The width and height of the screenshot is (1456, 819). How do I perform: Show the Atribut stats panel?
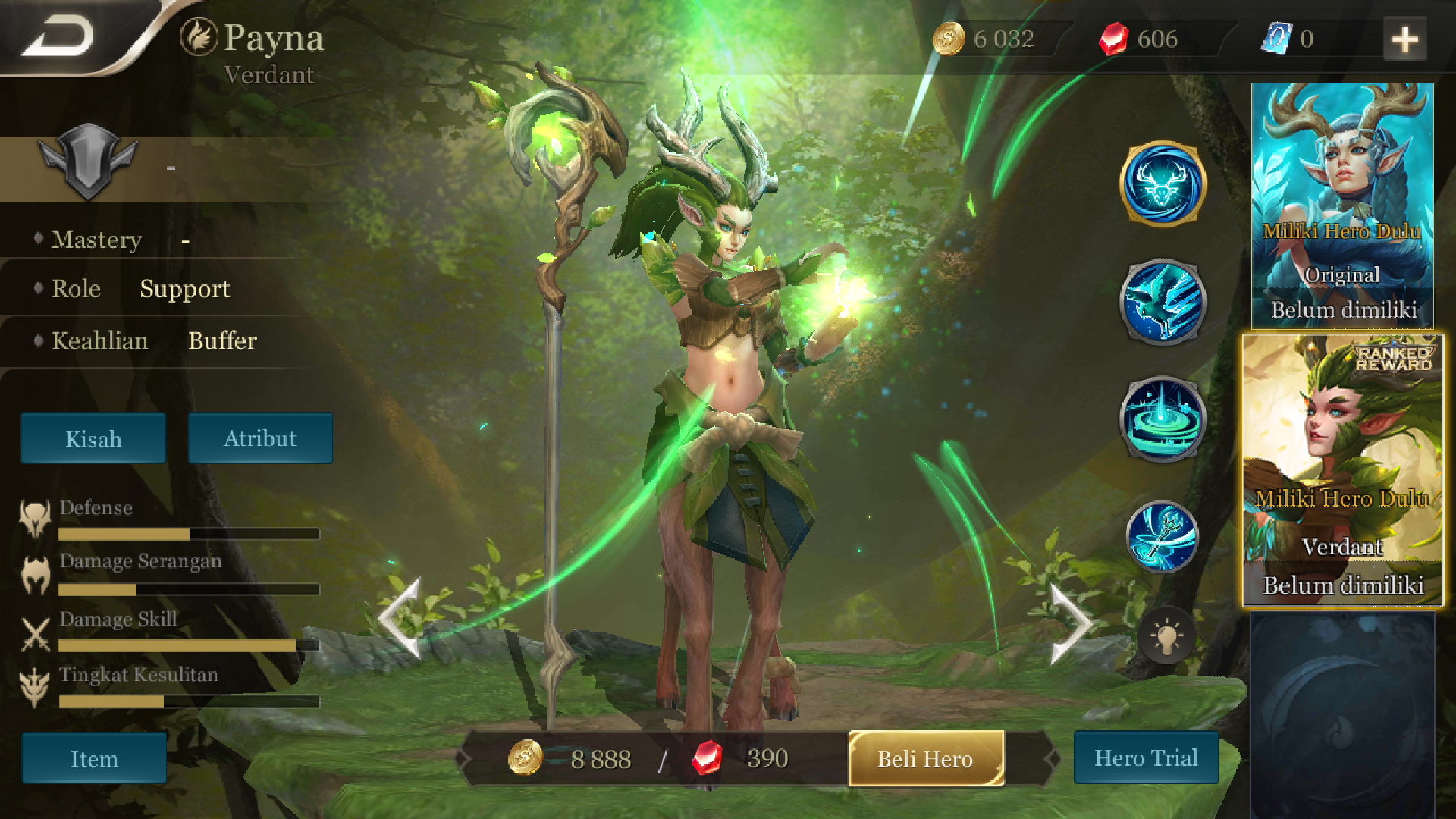260,438
